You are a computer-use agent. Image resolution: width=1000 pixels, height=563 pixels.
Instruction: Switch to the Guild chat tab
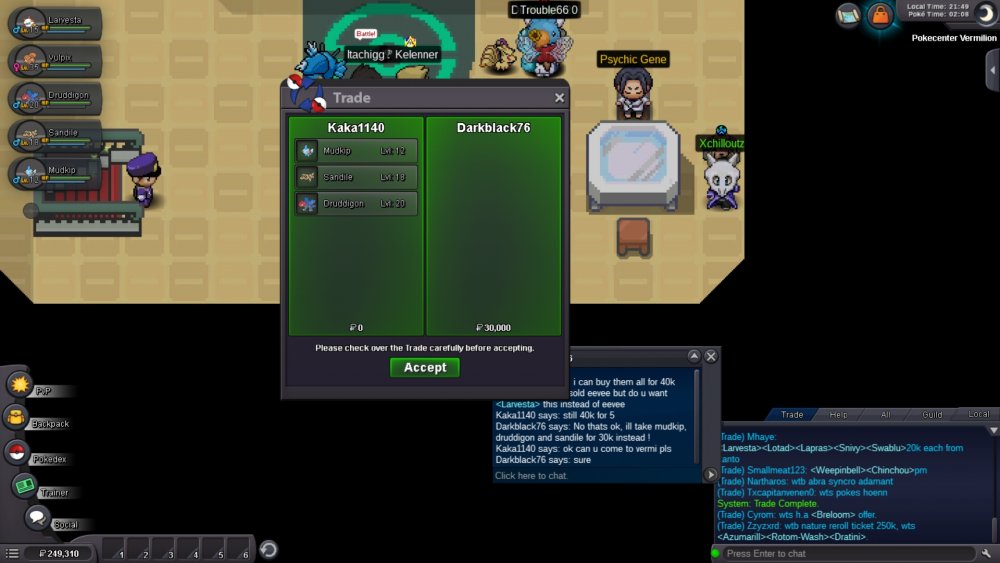point(932,414)
